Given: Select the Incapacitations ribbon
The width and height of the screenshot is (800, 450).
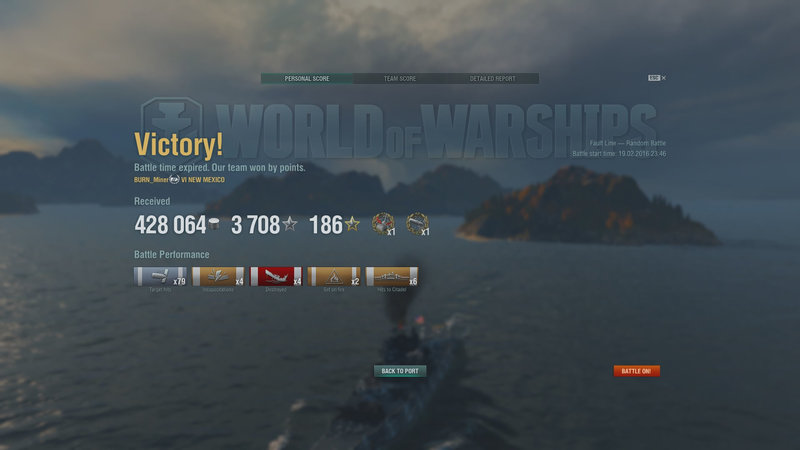Looking at the screenshot, I should coord(218,277).
